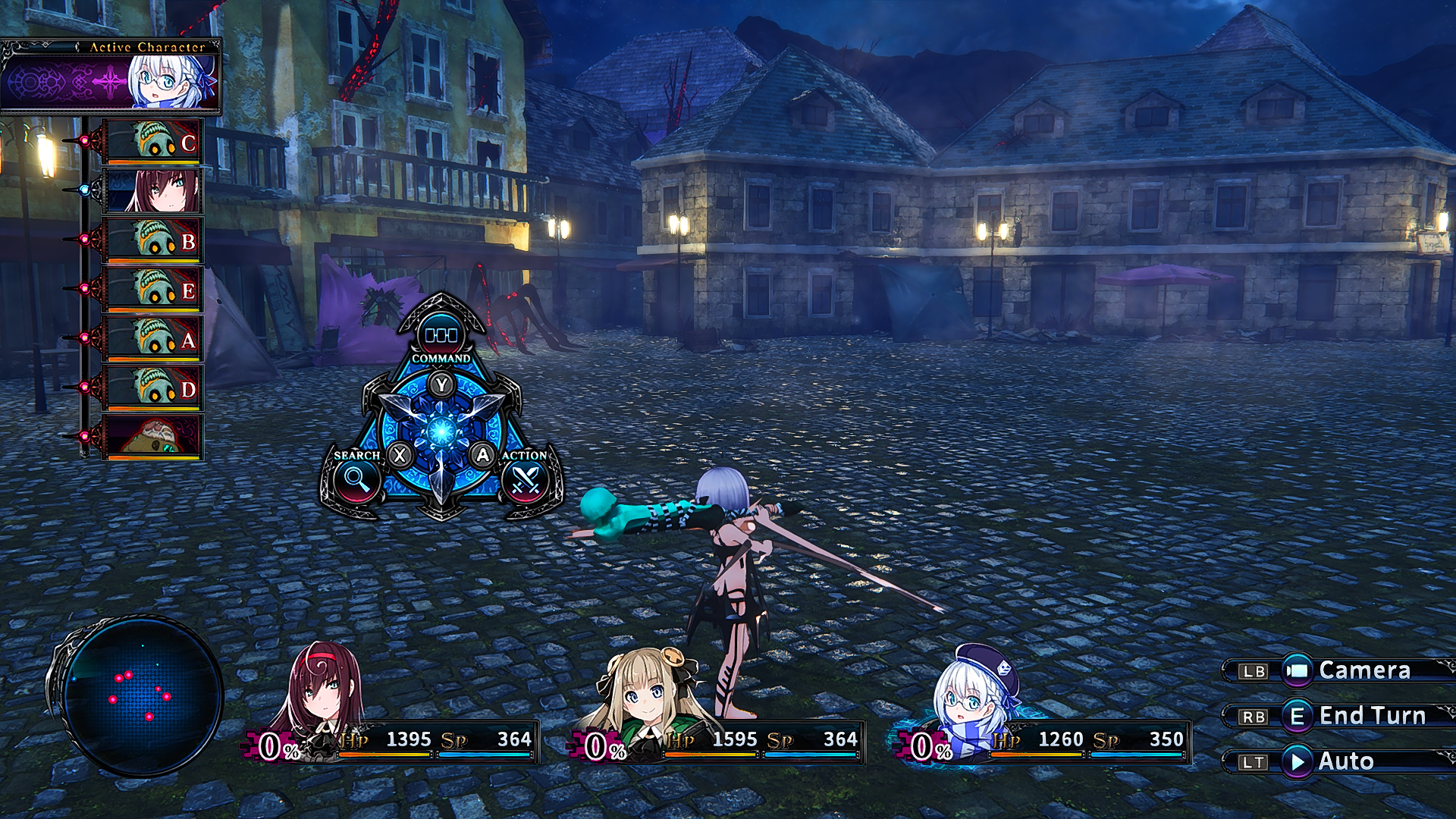The image size is (1456, 819).
Task: Select enemy D in turn order
Action: click(x=154, y=388)
